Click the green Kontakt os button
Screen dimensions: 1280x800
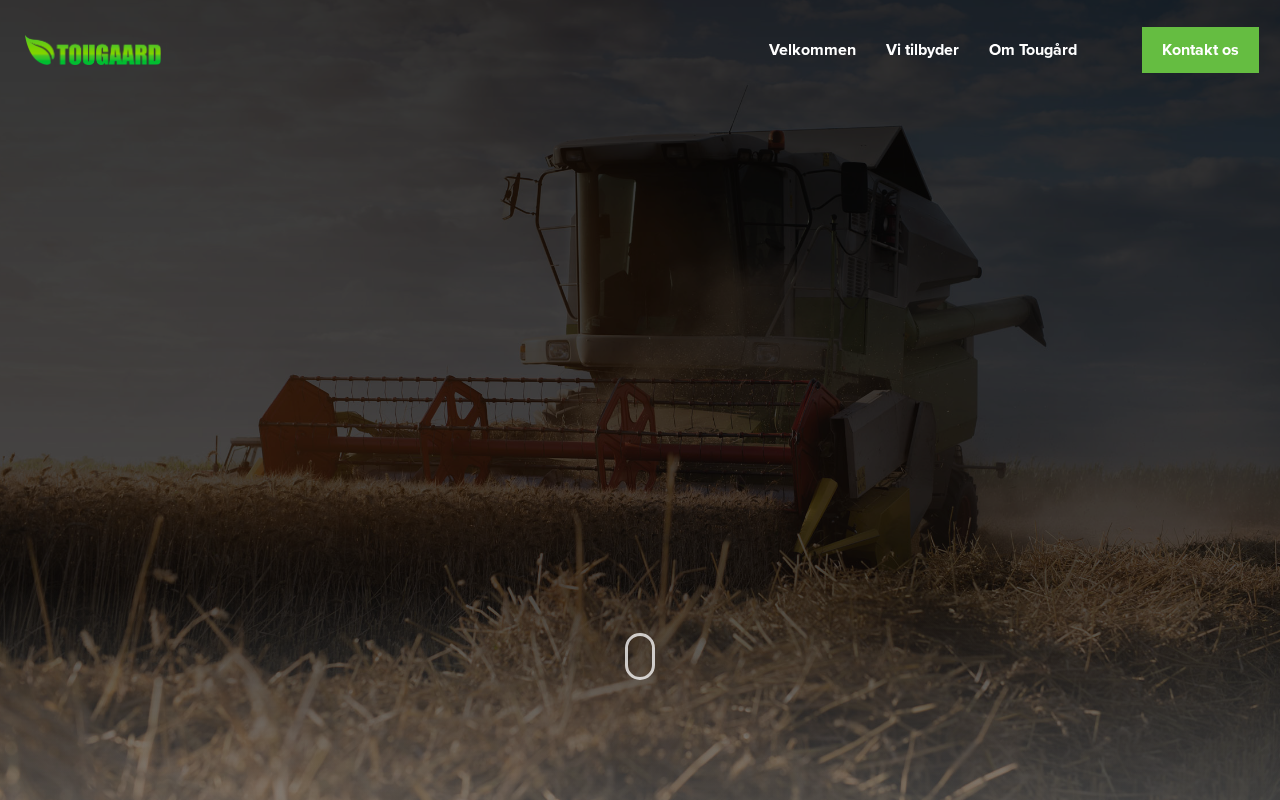(x=1199, y=50)
